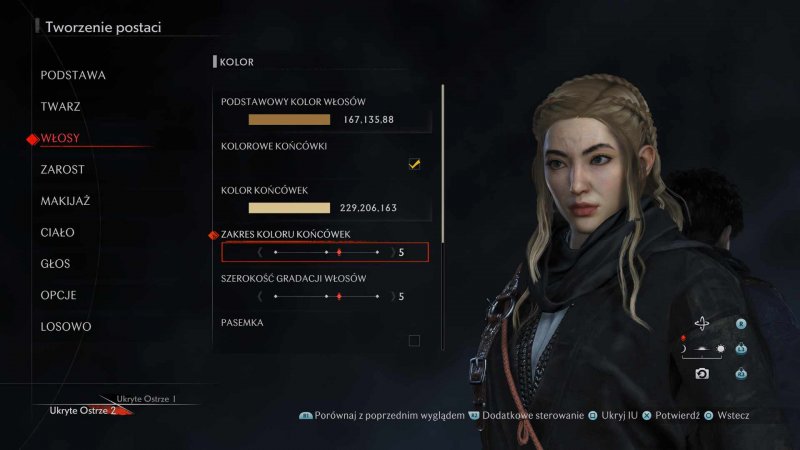Select the Losowo option
800x450 pixels.
coord(66,327)
